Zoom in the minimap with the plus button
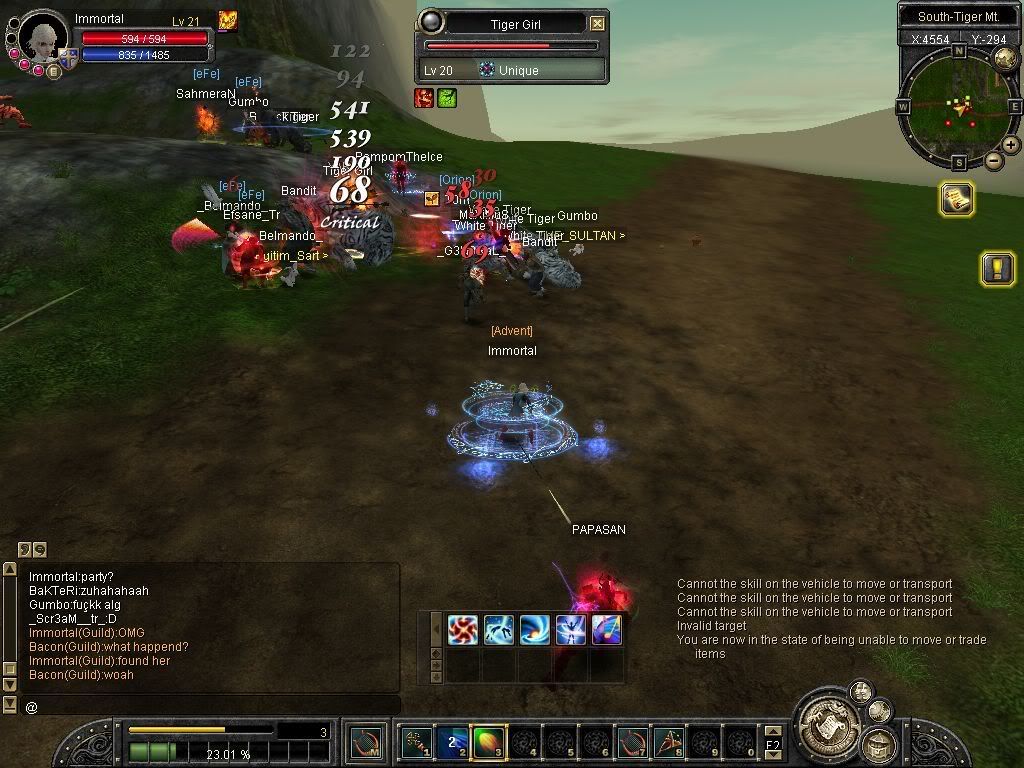 (x=1011, y=145)
